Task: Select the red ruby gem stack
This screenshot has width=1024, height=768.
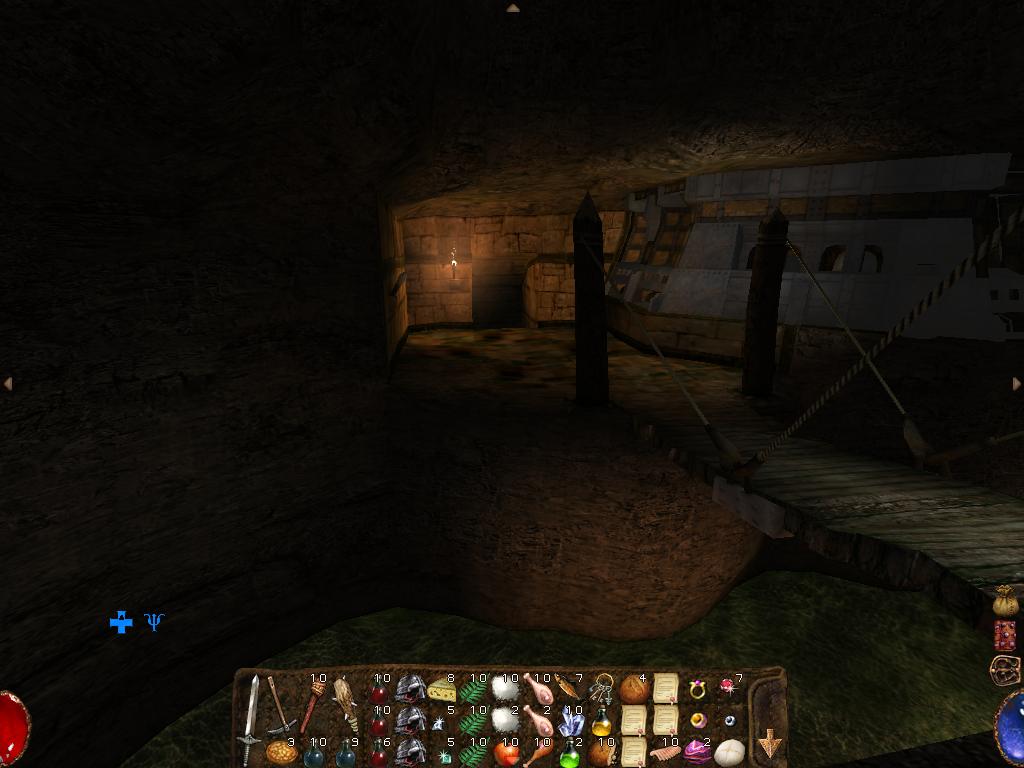Action: [727, 686]
